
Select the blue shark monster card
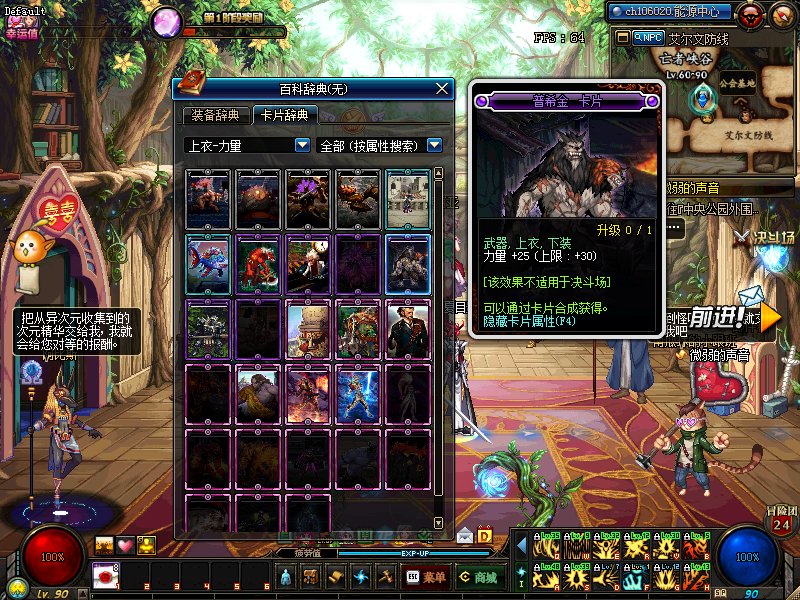click(208, 264)
